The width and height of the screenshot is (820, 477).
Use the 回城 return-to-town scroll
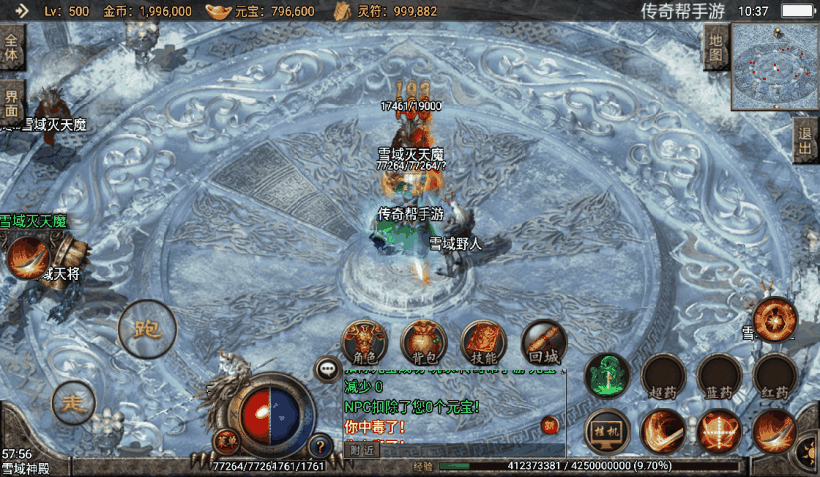coord(543,342)
